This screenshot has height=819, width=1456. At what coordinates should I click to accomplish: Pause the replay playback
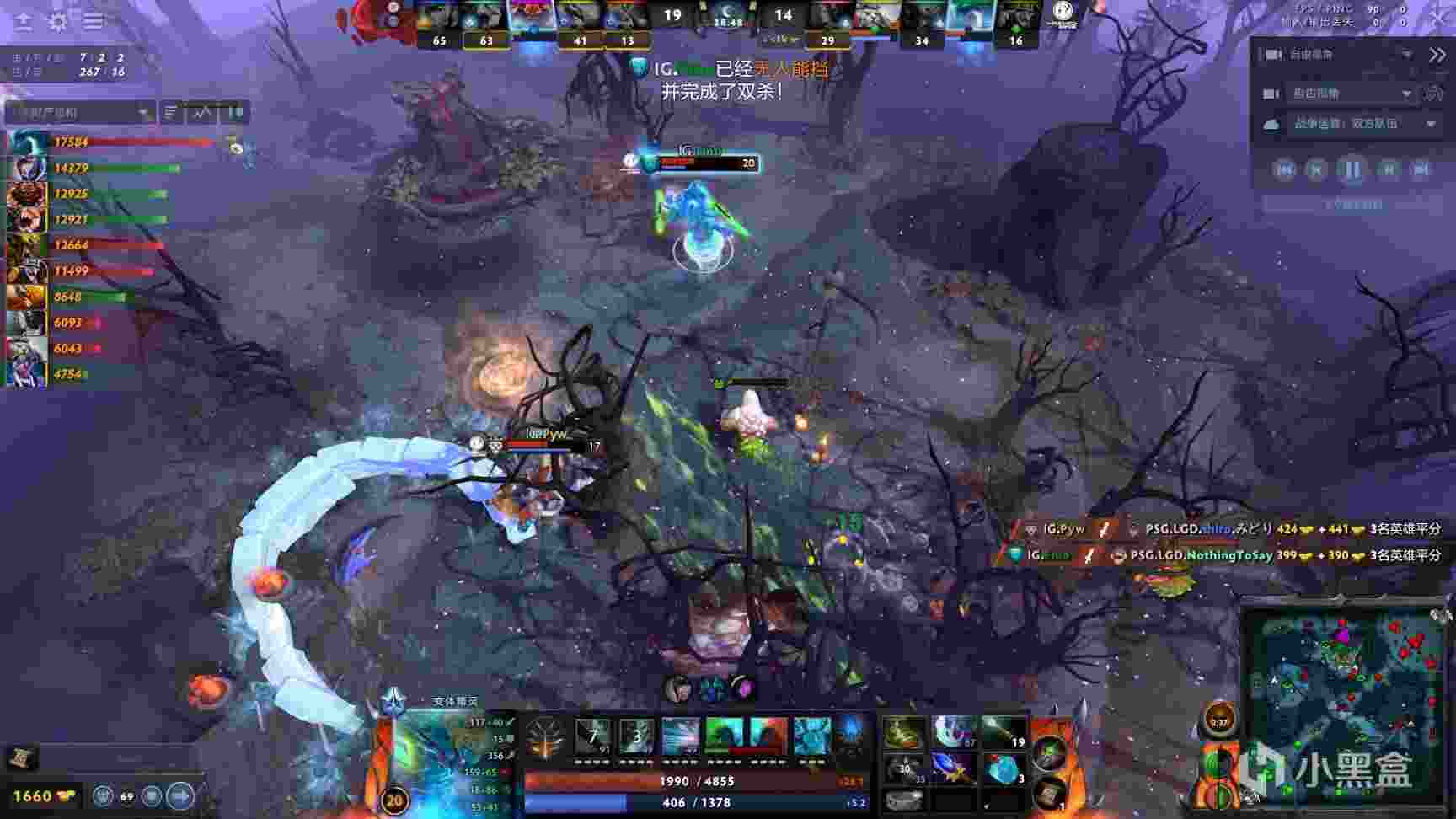click(x=1352, y=170)
